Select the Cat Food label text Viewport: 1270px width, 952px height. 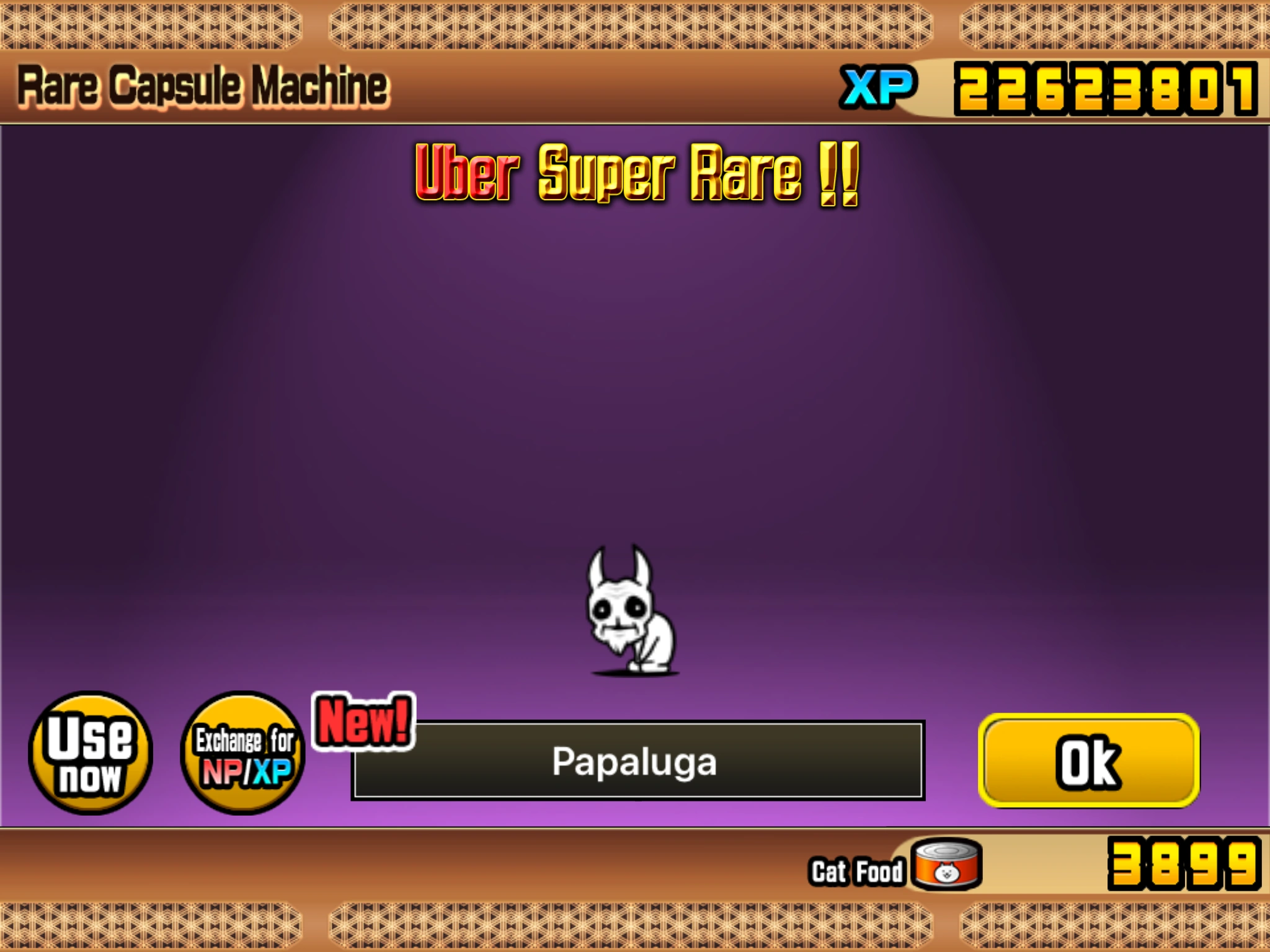(856, 868)
